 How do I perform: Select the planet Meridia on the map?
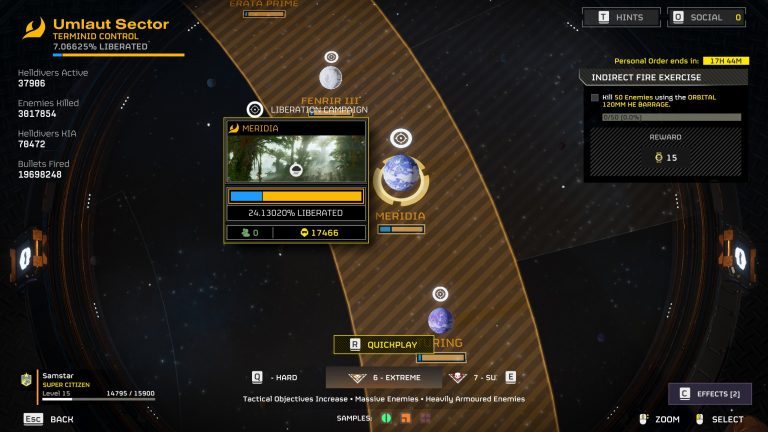point(401,175)
